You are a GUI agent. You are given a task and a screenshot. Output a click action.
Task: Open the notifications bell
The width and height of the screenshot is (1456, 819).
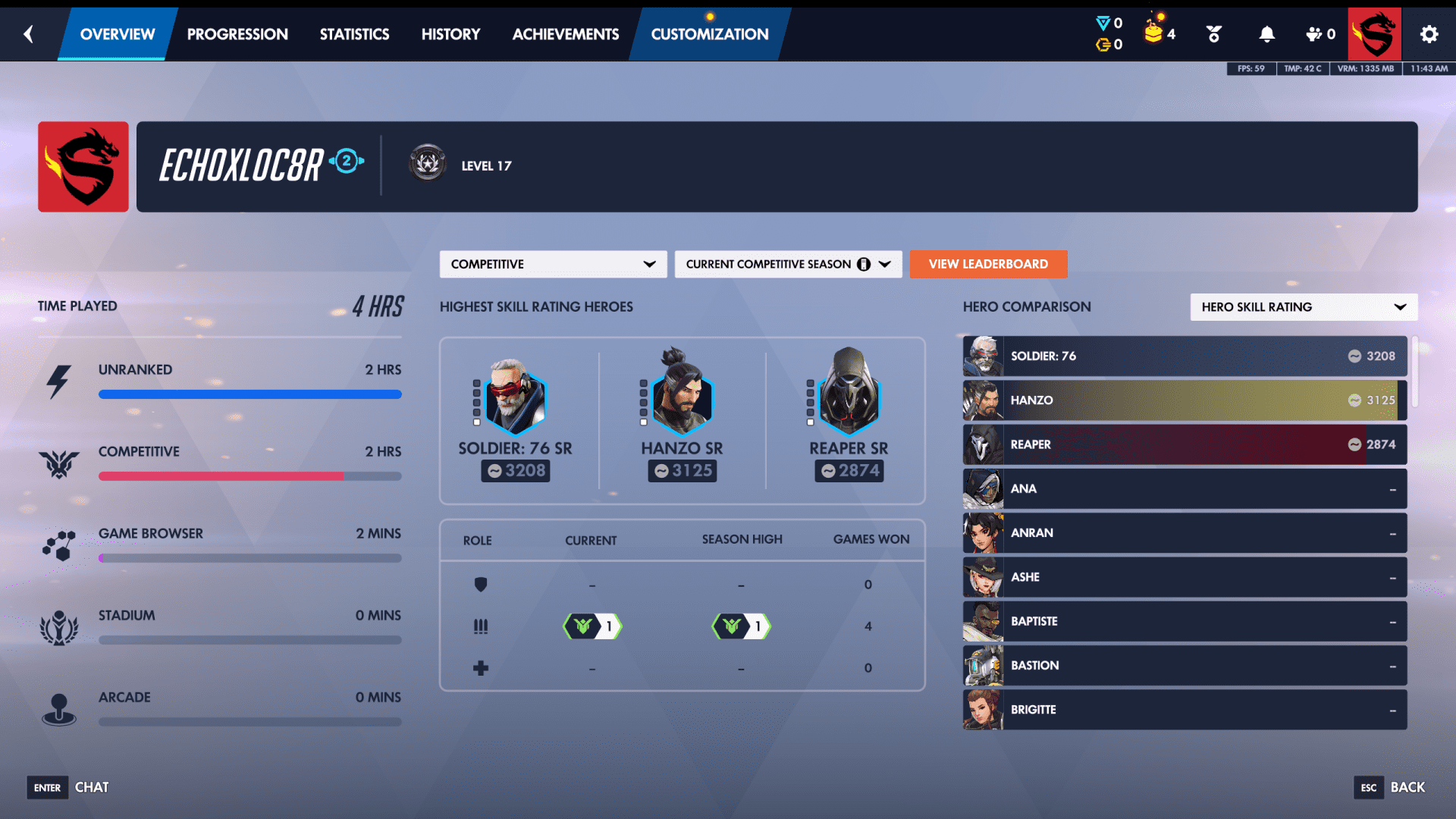coord(1266,33)
